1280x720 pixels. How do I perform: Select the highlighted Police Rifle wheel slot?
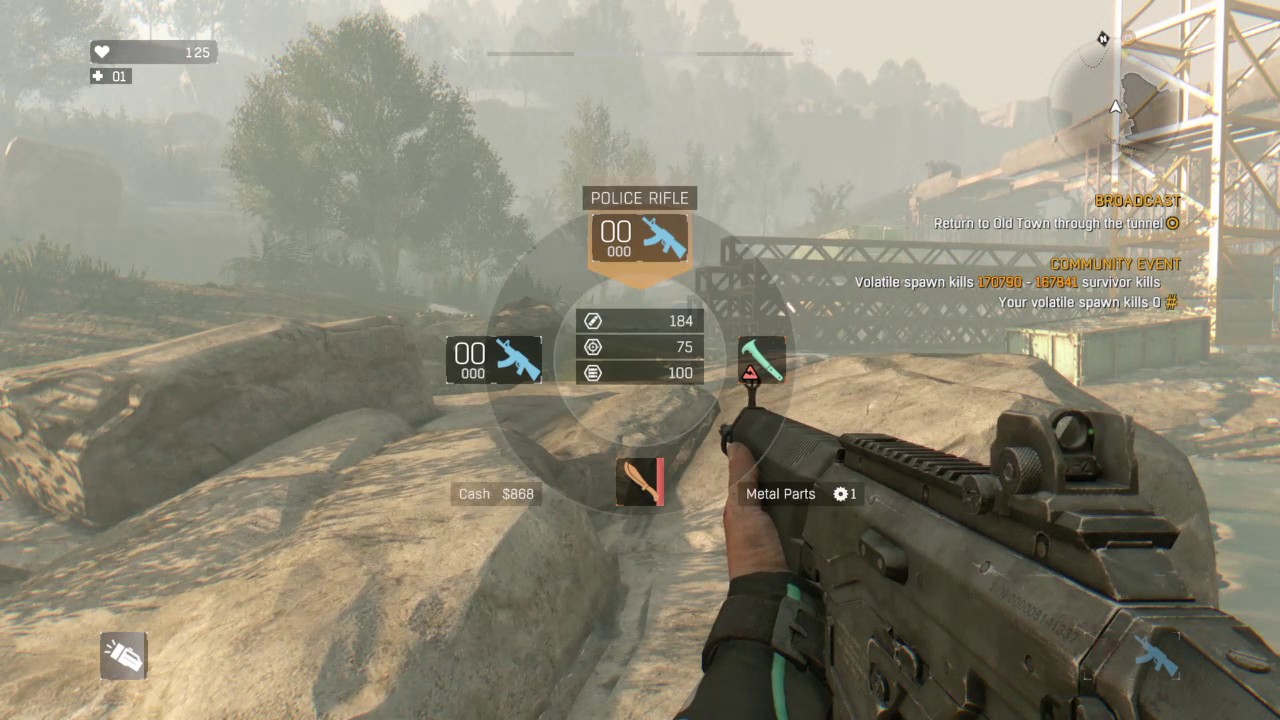pos(640,239)
